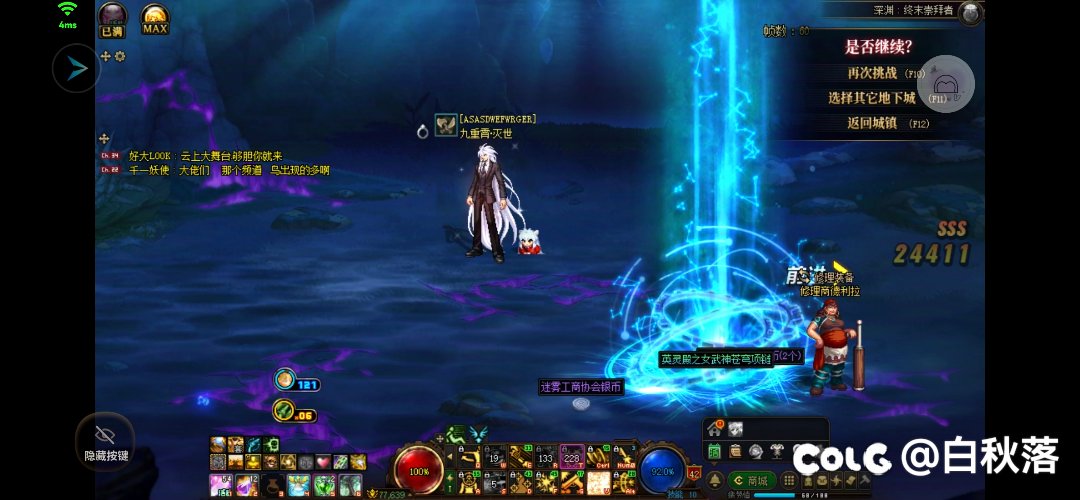The image size is (1080, 500).
Task: Click the blue wings buff icon
Action: pyautogui.click(x=478, y=434)
